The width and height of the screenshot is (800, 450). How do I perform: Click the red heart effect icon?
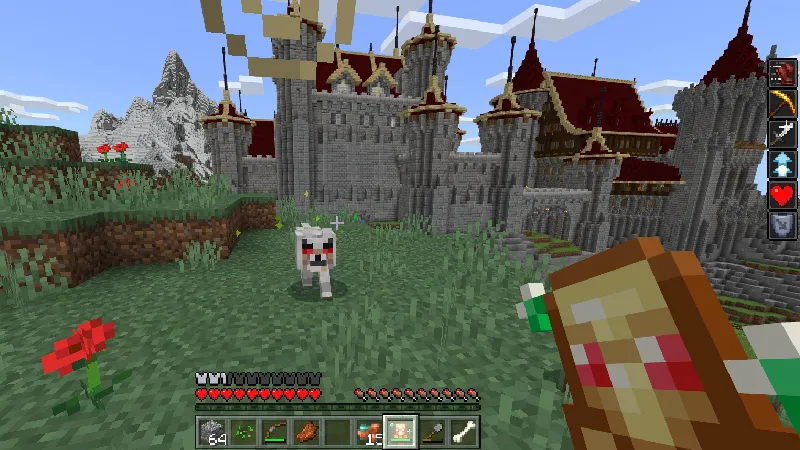click(x=781, y=196)
